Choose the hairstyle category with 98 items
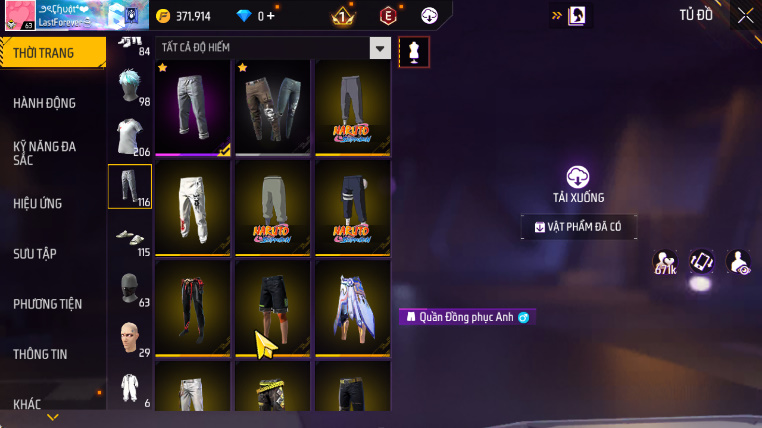The width and height of the screenshot is (762, 428). point(129,88)
